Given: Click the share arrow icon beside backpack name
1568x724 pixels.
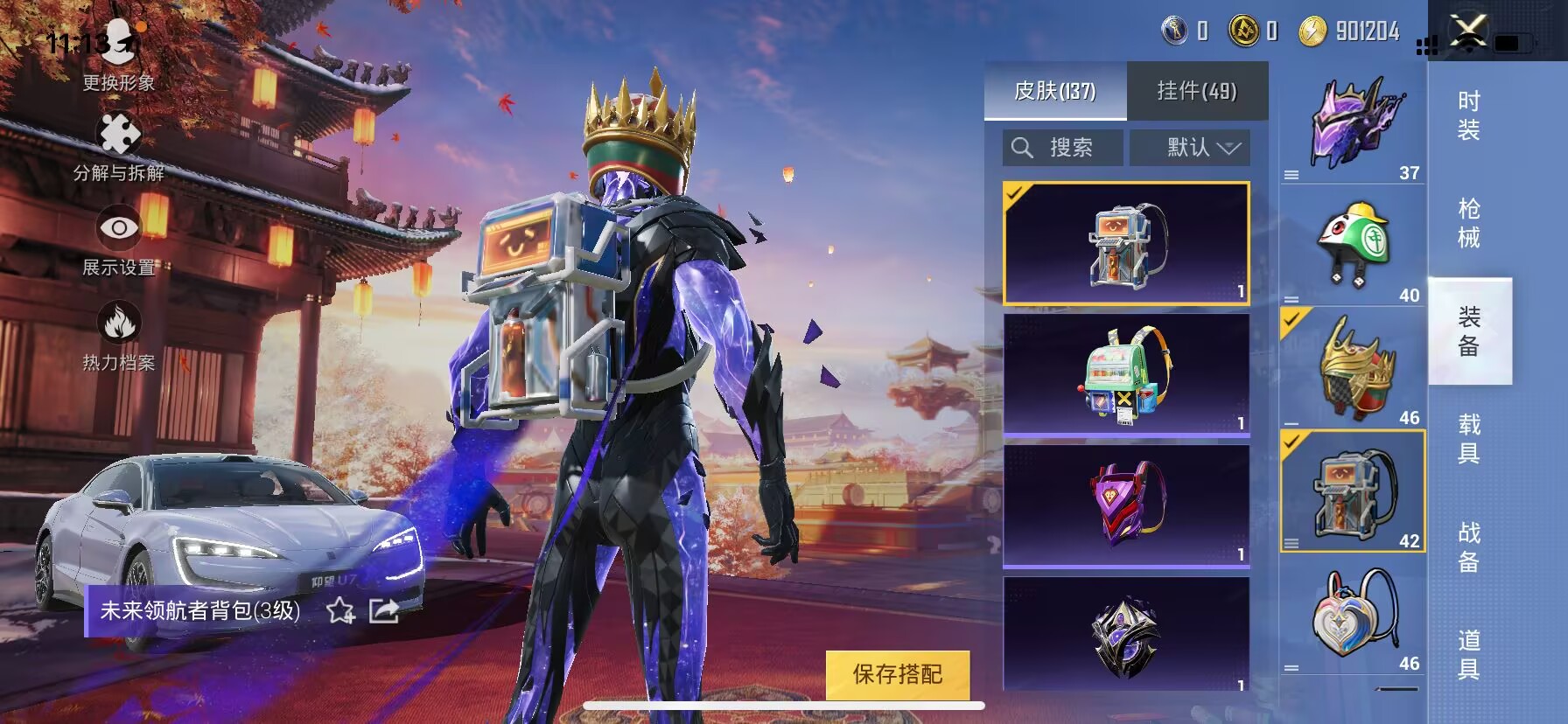Looking at the screenshot, I should (384, 610).
